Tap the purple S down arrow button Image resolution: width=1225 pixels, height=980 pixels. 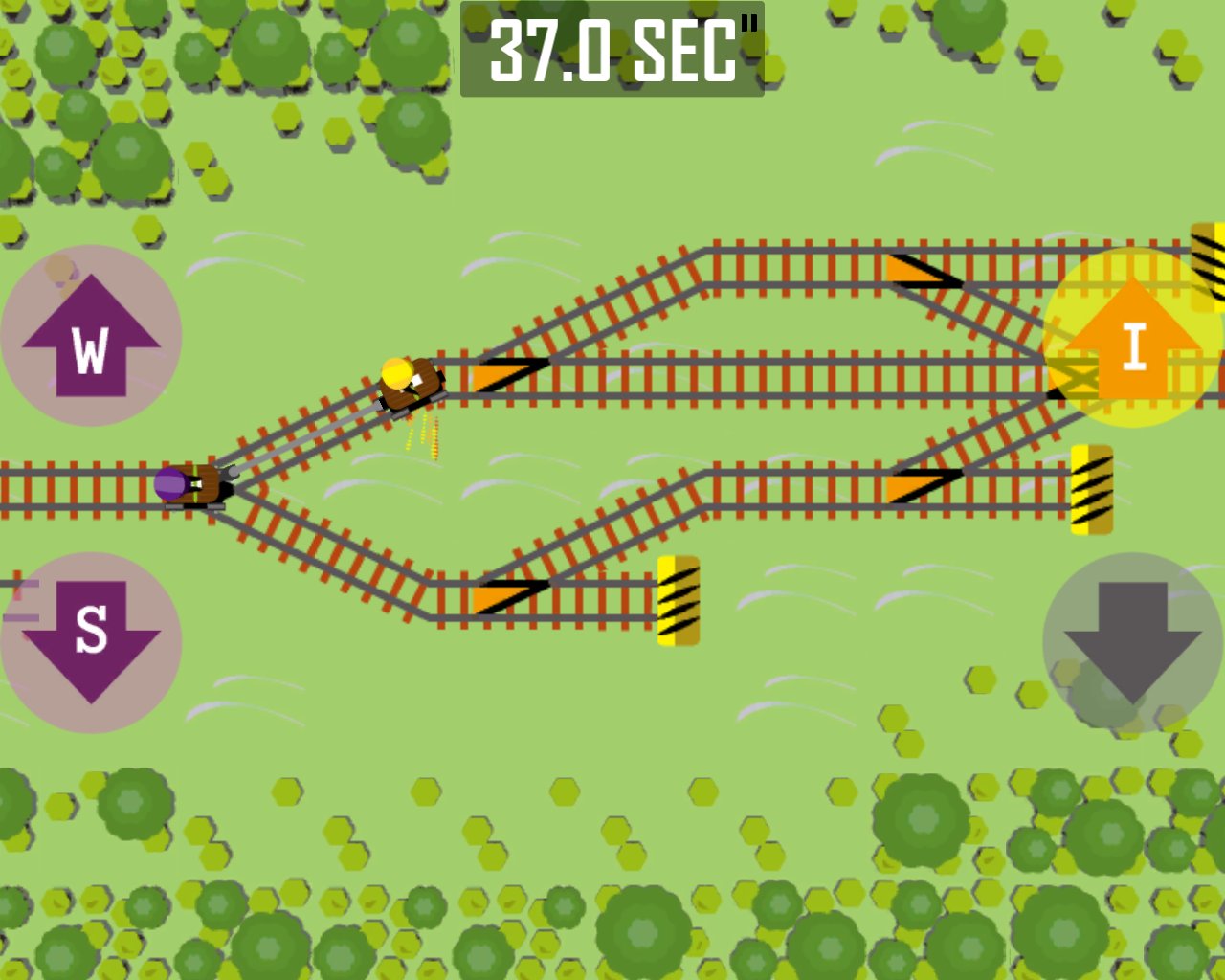(x=91, y=641)
